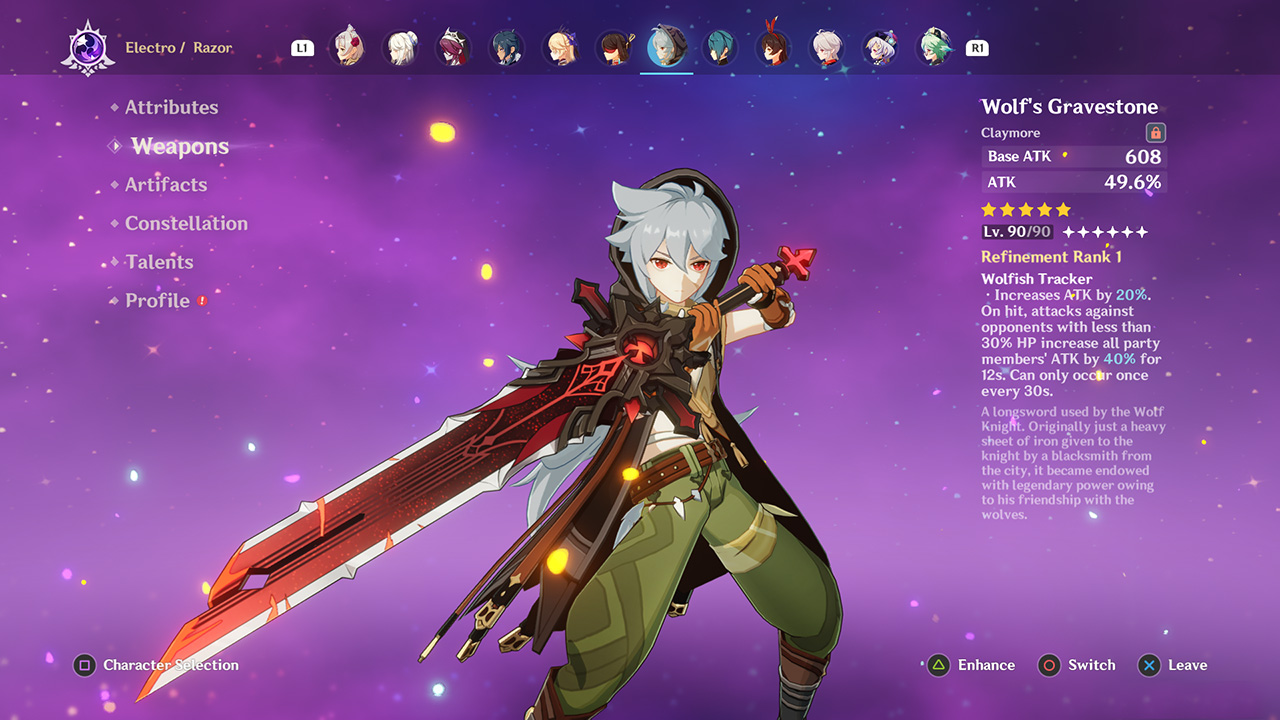1280x720 pixels.
Task: Open the Profile entry
Action: point(157,301)
